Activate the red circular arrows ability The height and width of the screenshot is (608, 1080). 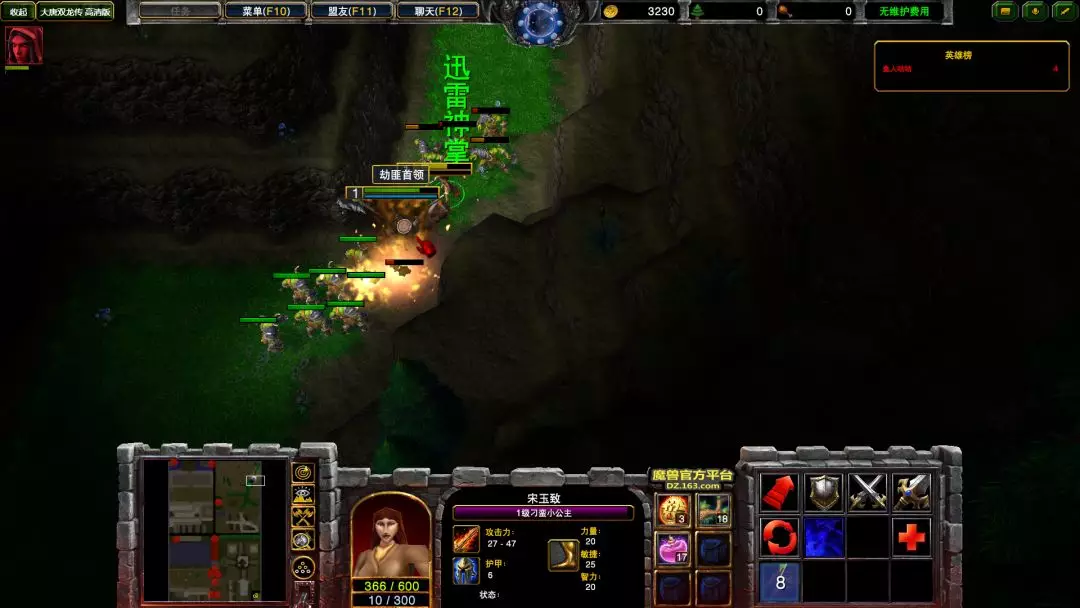click(779, 537)
